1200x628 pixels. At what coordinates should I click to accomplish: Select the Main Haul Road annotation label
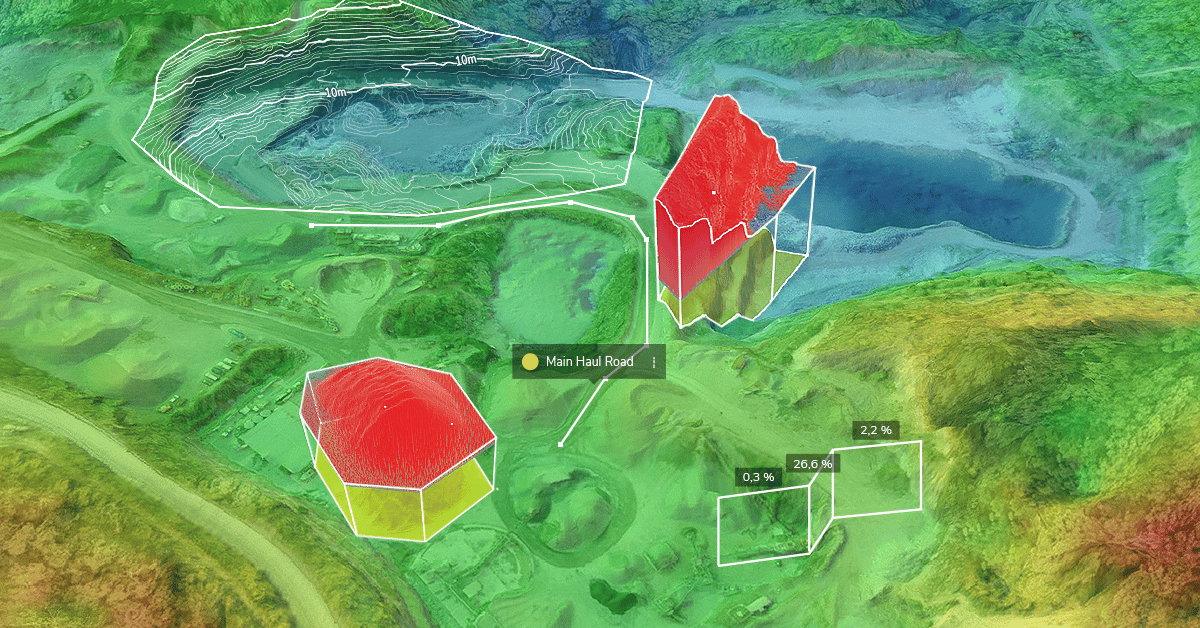(x=589, y=362)
